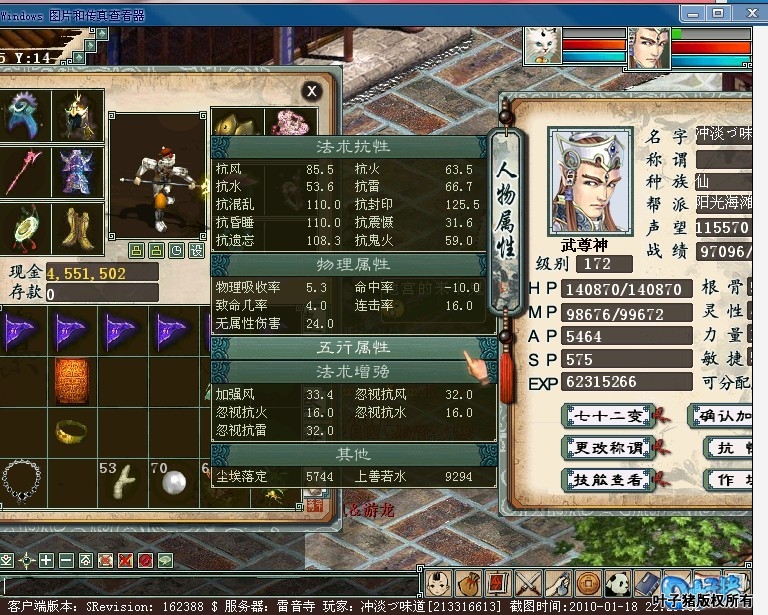The height and width of the screenshot is (615, 768).
Task: Click the white cat pet portrait
Action: click(x=543, y=47)
